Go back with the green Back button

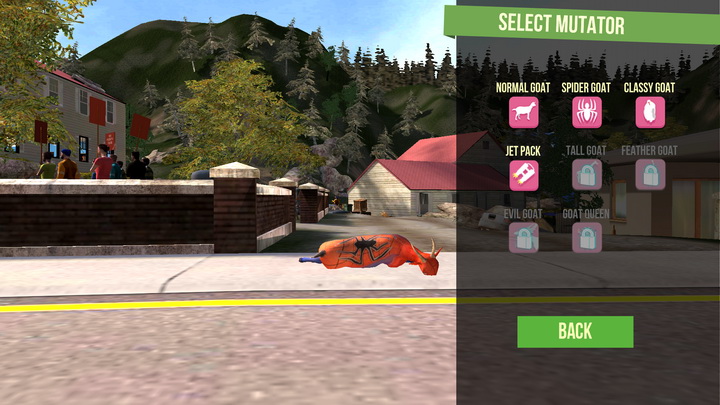[x=575, y=331]
